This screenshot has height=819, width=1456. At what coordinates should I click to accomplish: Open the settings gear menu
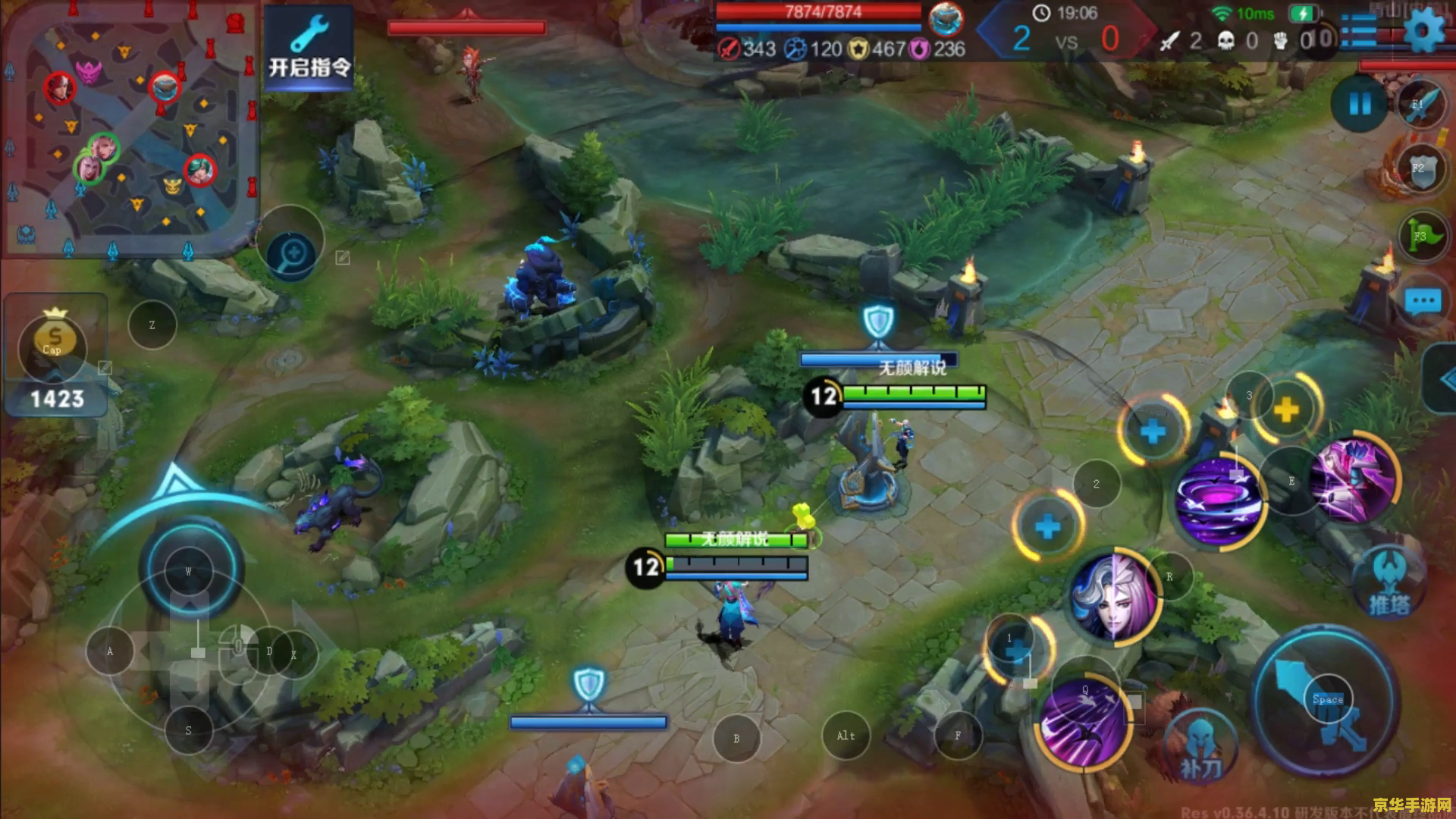tap(1424, 32)
